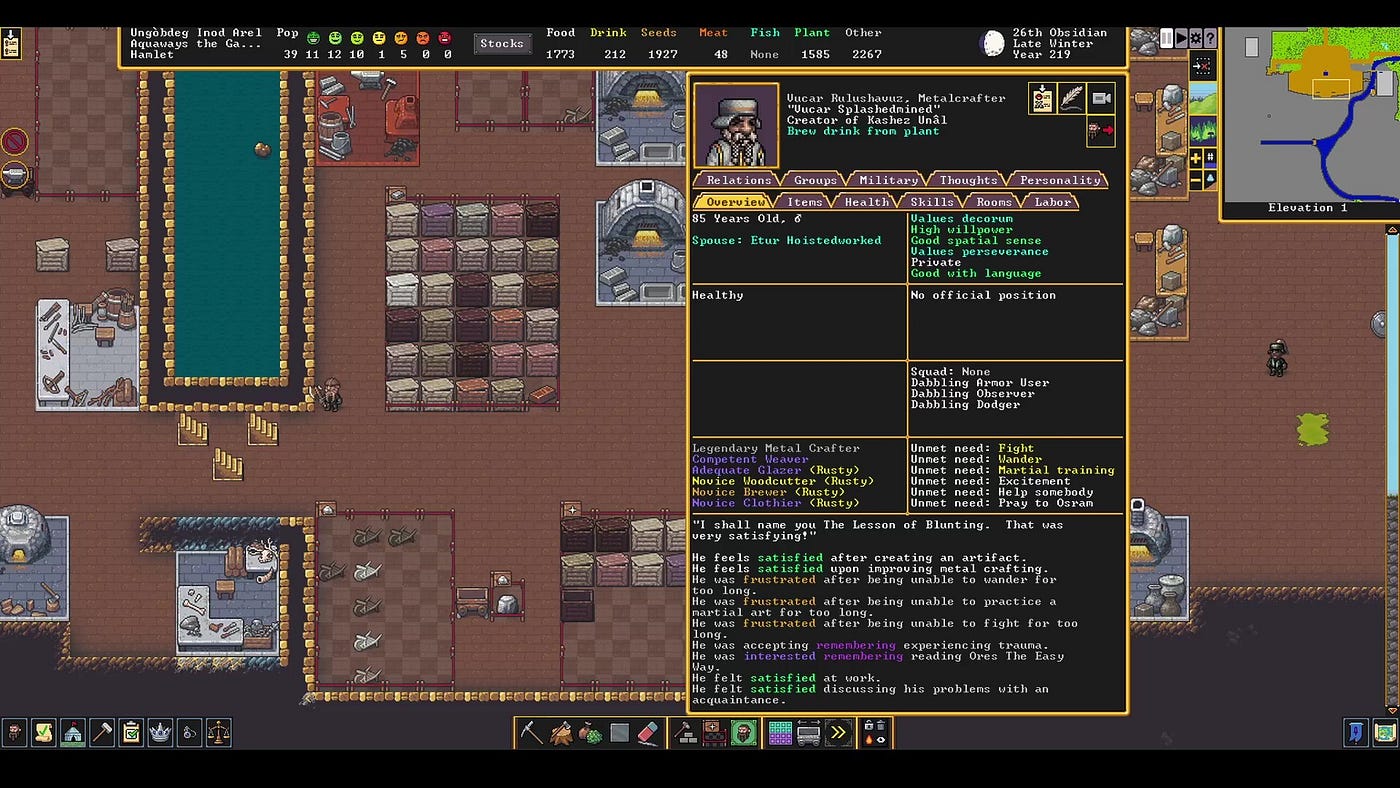Viewport: 1400px width, 788px height.
Task: Click the yellow plus elevation button
Action: click(1195, 158)
